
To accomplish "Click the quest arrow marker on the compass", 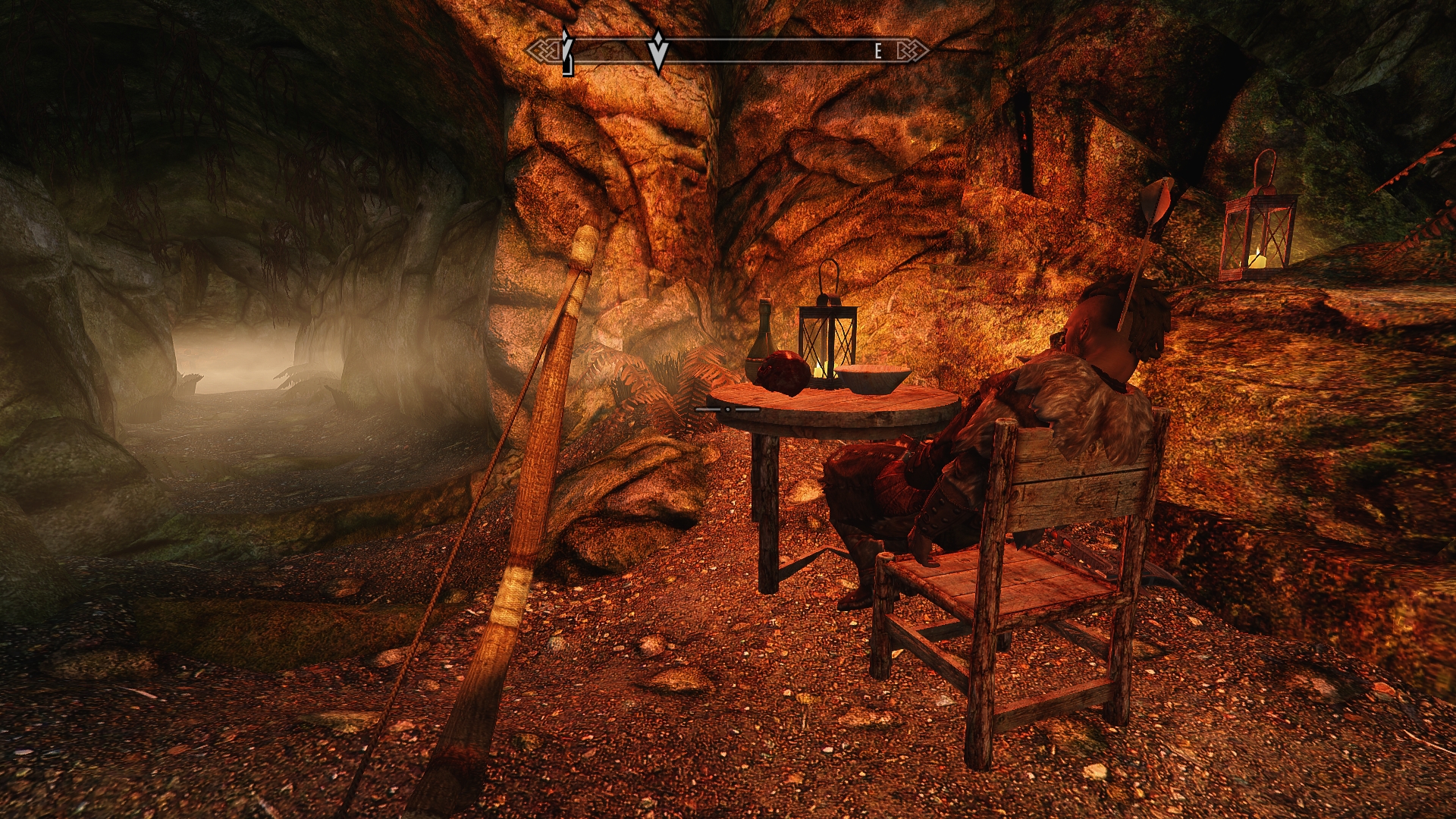I will coord(658,52).
